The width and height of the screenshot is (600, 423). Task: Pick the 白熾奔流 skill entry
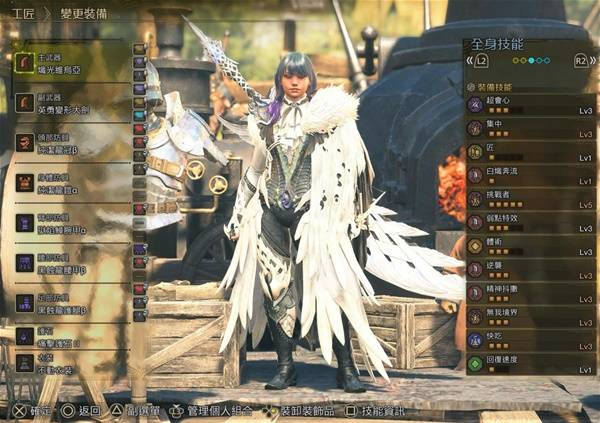coord(530,175)
